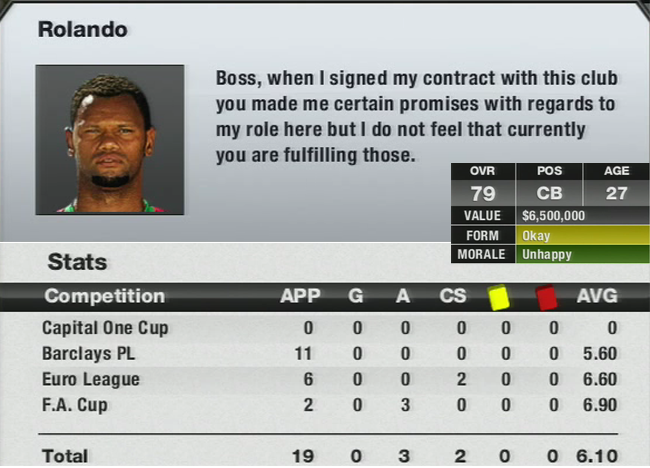Select the Euro League stats row
The height and width of the screenshot is (468, 650).
point(330,380)
